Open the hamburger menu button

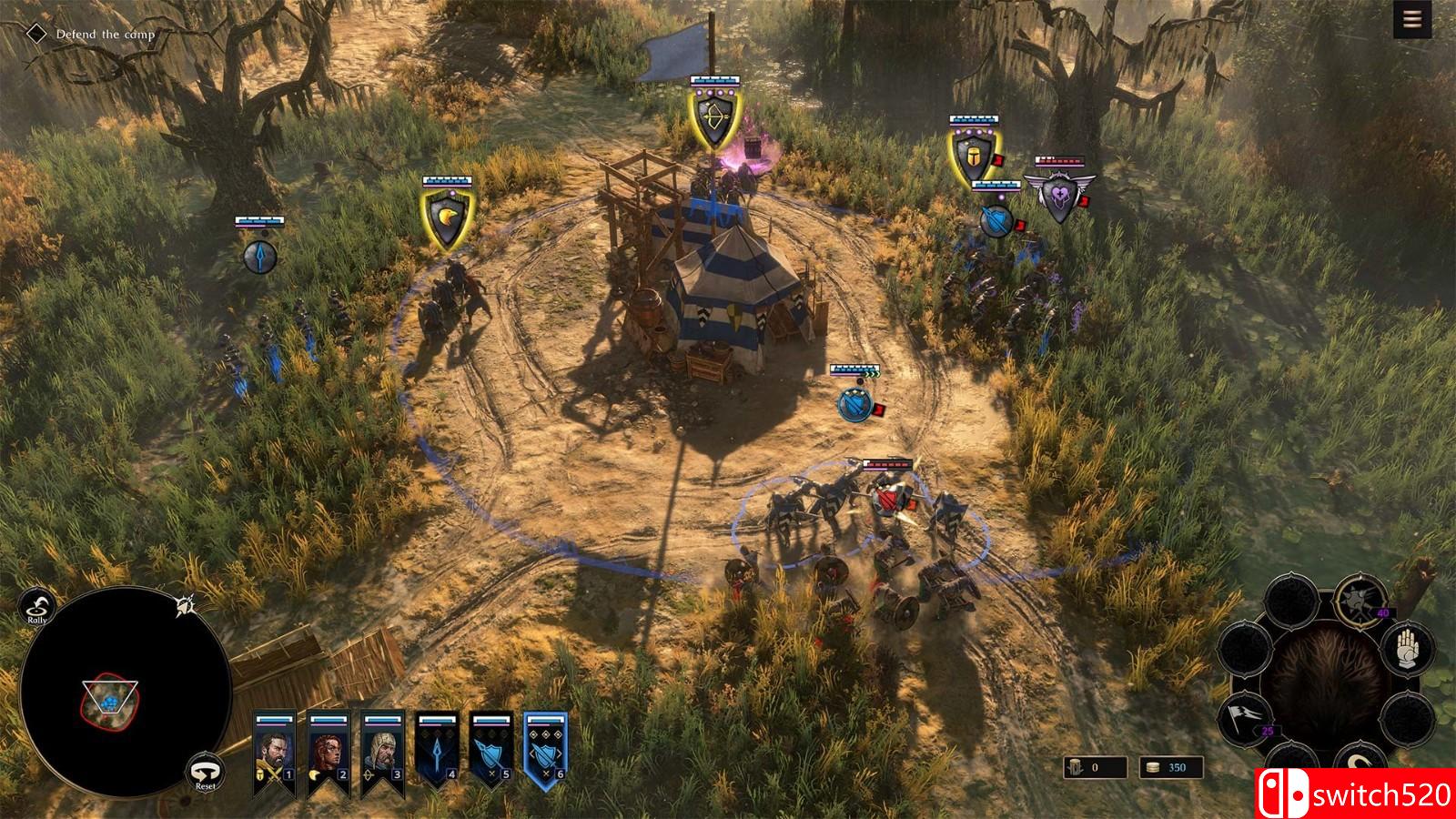coord(1412,20)
